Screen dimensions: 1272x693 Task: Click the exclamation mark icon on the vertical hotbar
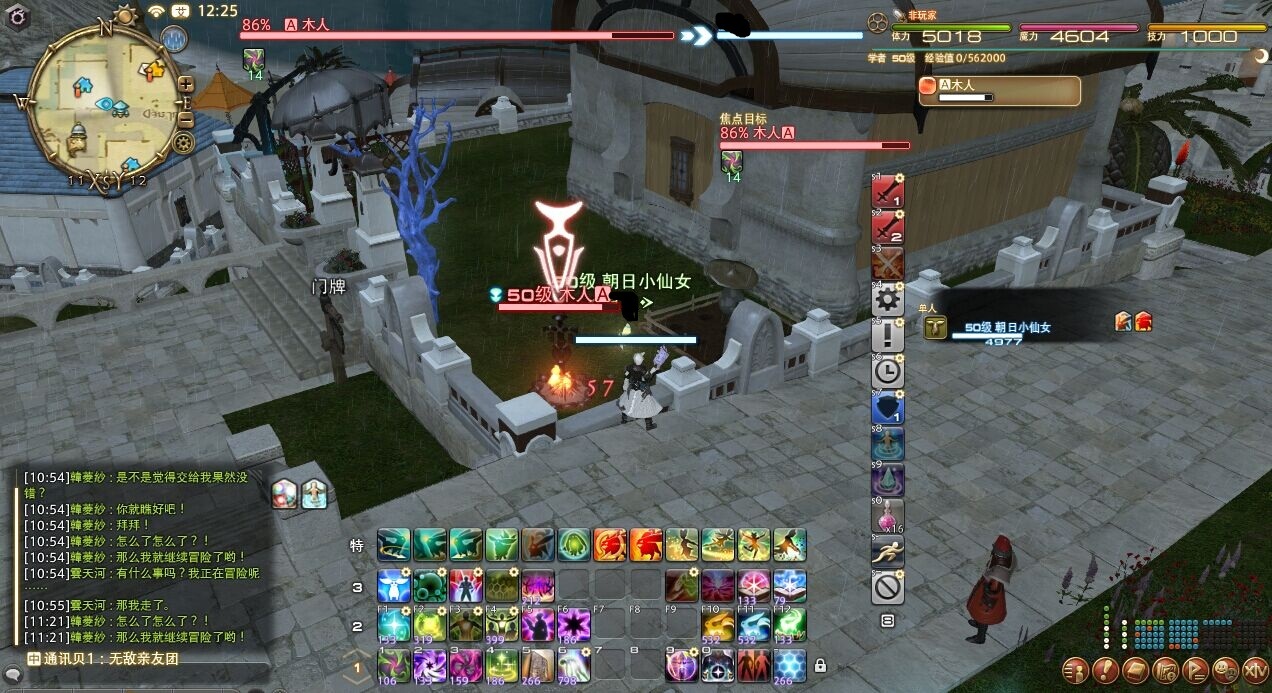pos(888,336)
